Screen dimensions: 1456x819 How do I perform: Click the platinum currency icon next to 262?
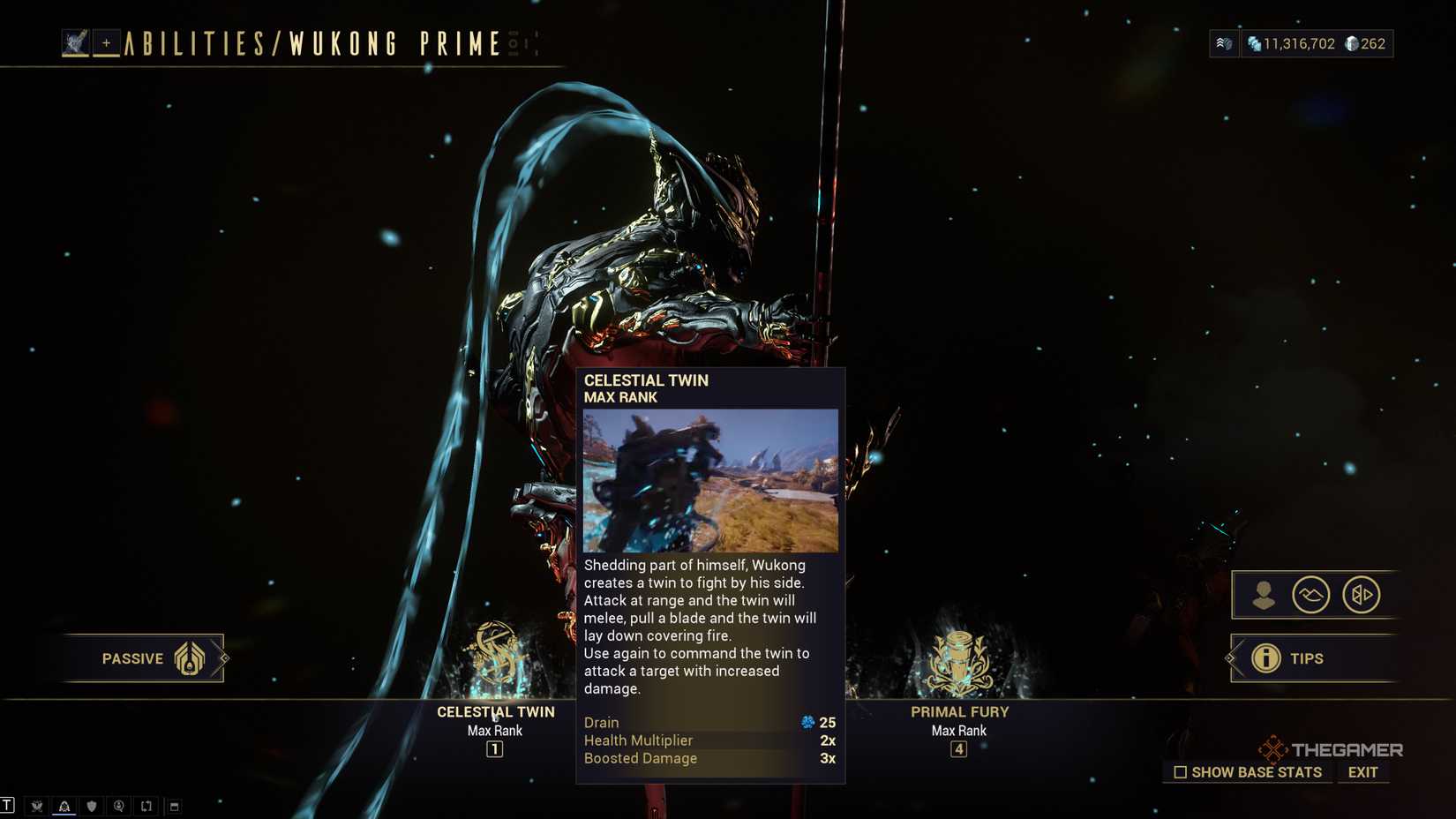pyautogui.click(x=1353, y=42)
